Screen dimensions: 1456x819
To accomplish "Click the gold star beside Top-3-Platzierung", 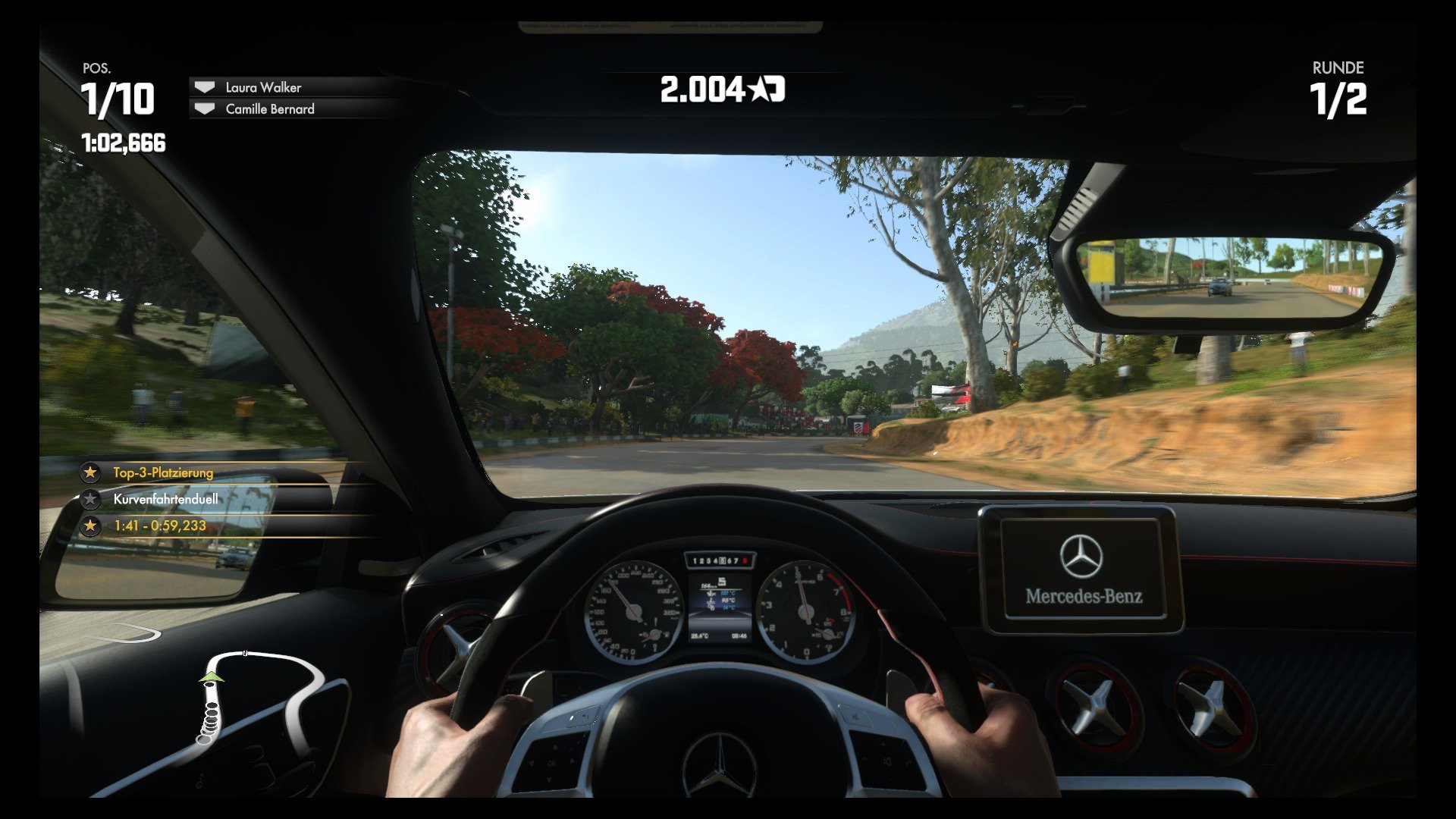I will pyautogui.click(x=91, y=473).
